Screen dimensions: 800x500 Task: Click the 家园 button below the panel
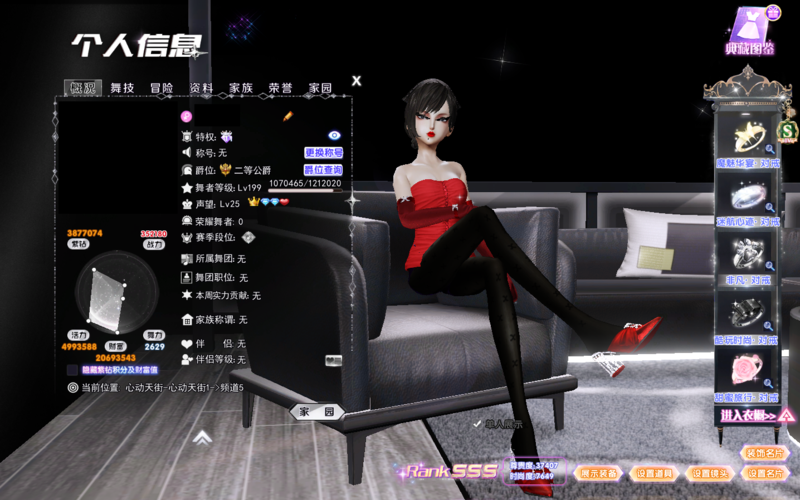point(317,411)
